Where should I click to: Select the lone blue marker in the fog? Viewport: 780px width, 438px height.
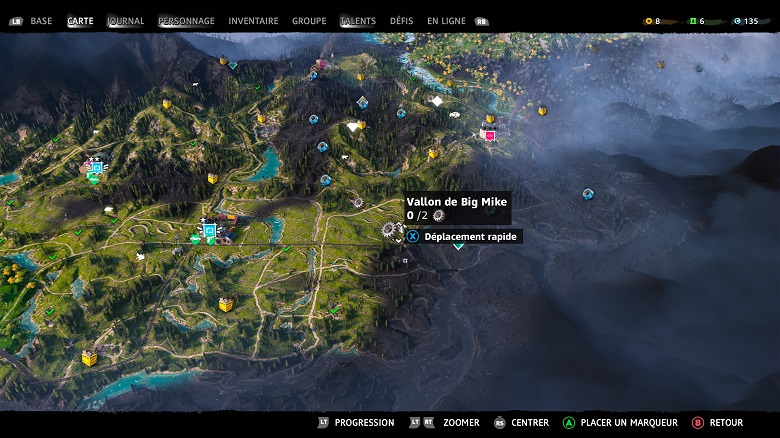[x=588, y=194]
